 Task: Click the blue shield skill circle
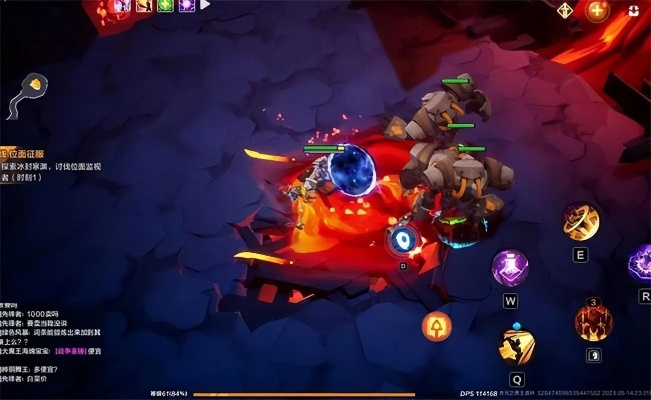click(x=403, y=239)
